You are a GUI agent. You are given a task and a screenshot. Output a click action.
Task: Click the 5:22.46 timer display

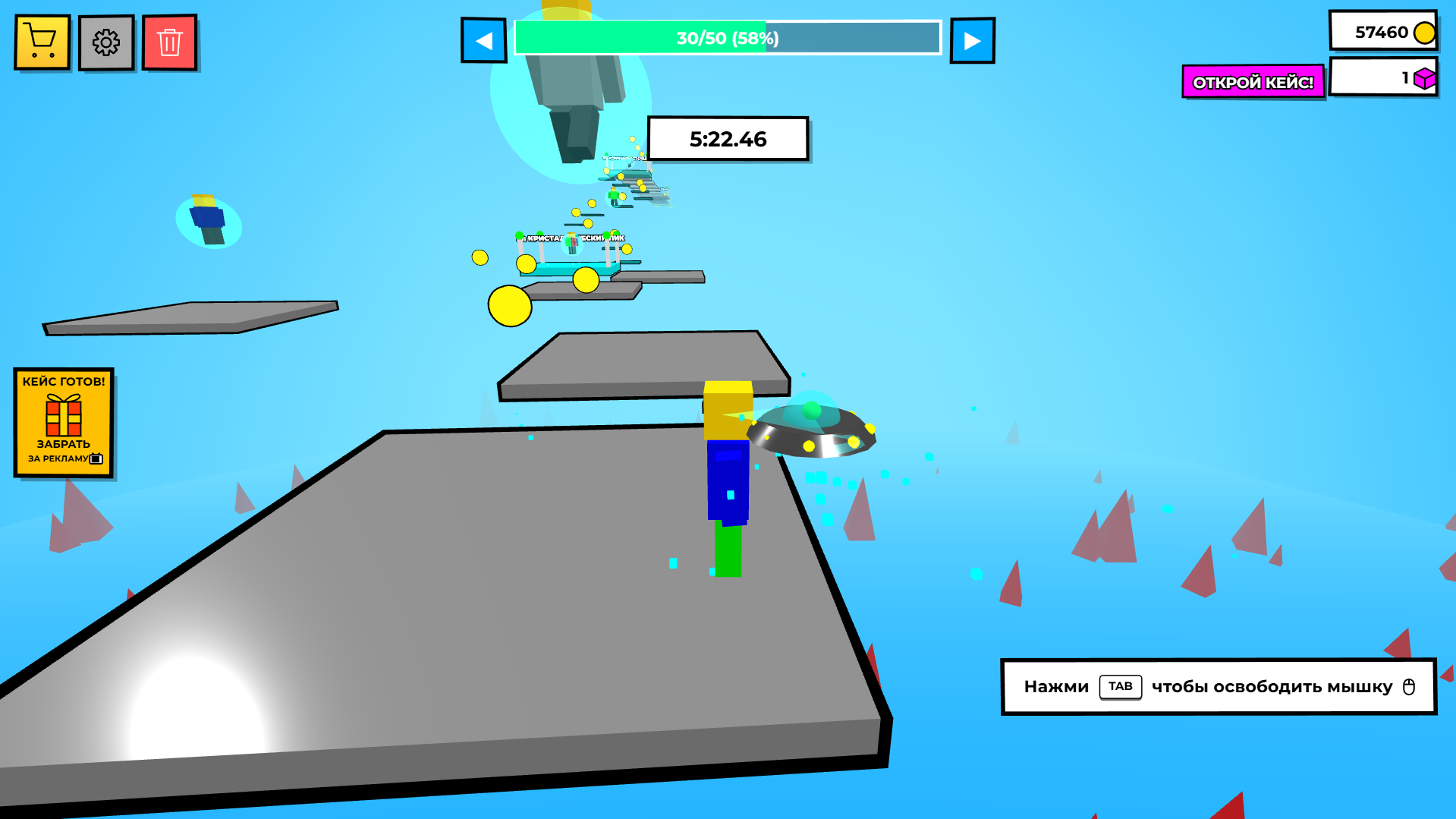pos(728,139)
